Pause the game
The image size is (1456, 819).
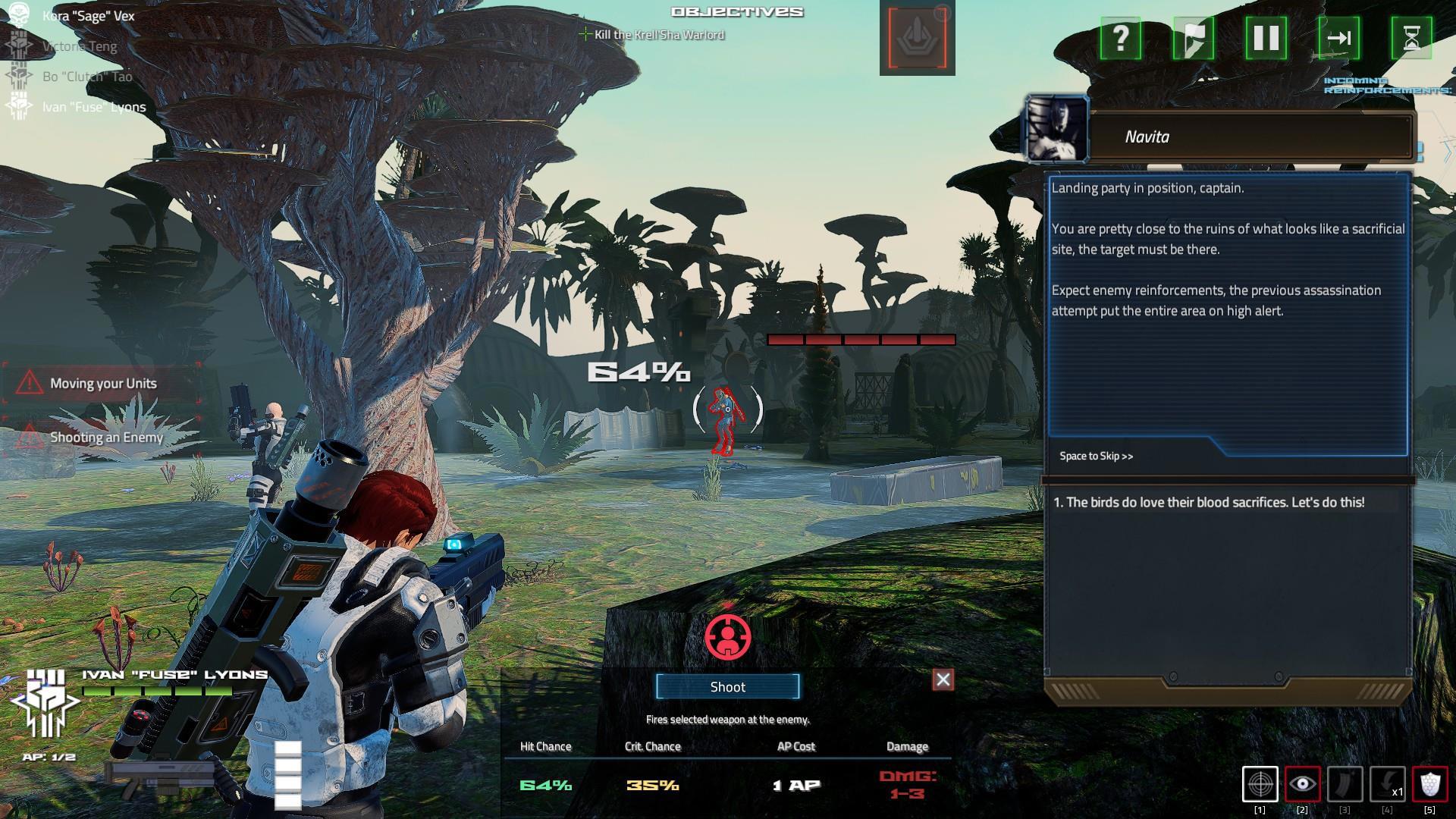click(x=1266, y=38)
